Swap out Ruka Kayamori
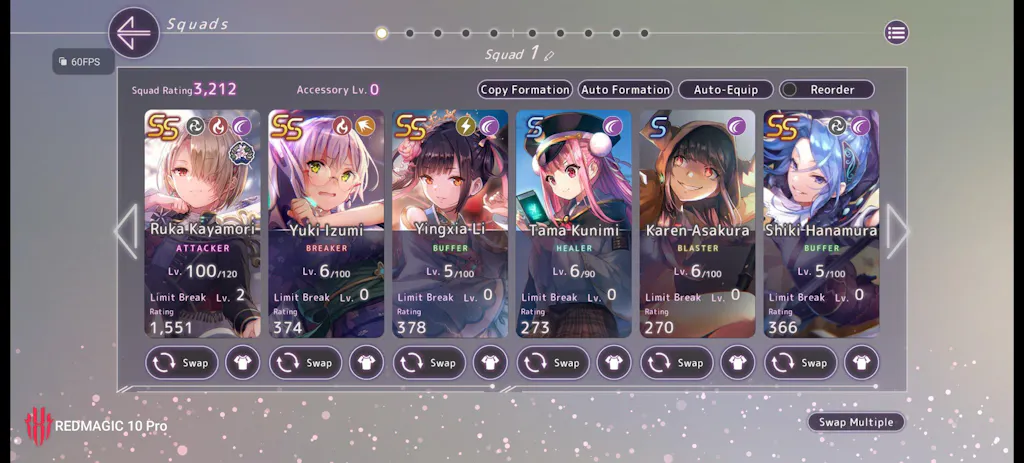The height and width of the screenshot is (463, 1024). click(182, 363)
